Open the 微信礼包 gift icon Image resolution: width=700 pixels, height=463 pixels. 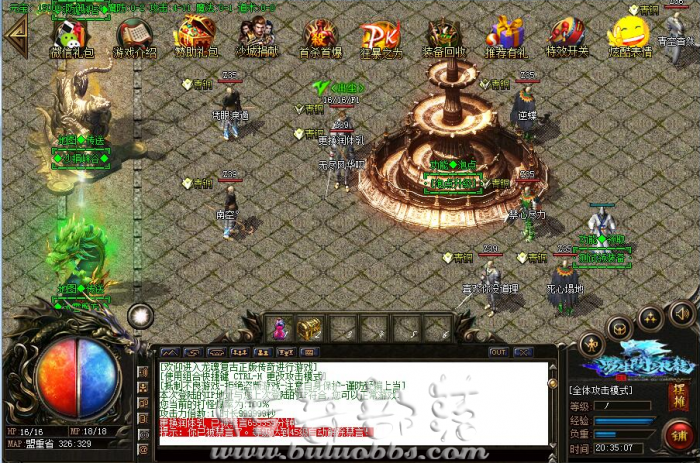(x=70, y=37)
